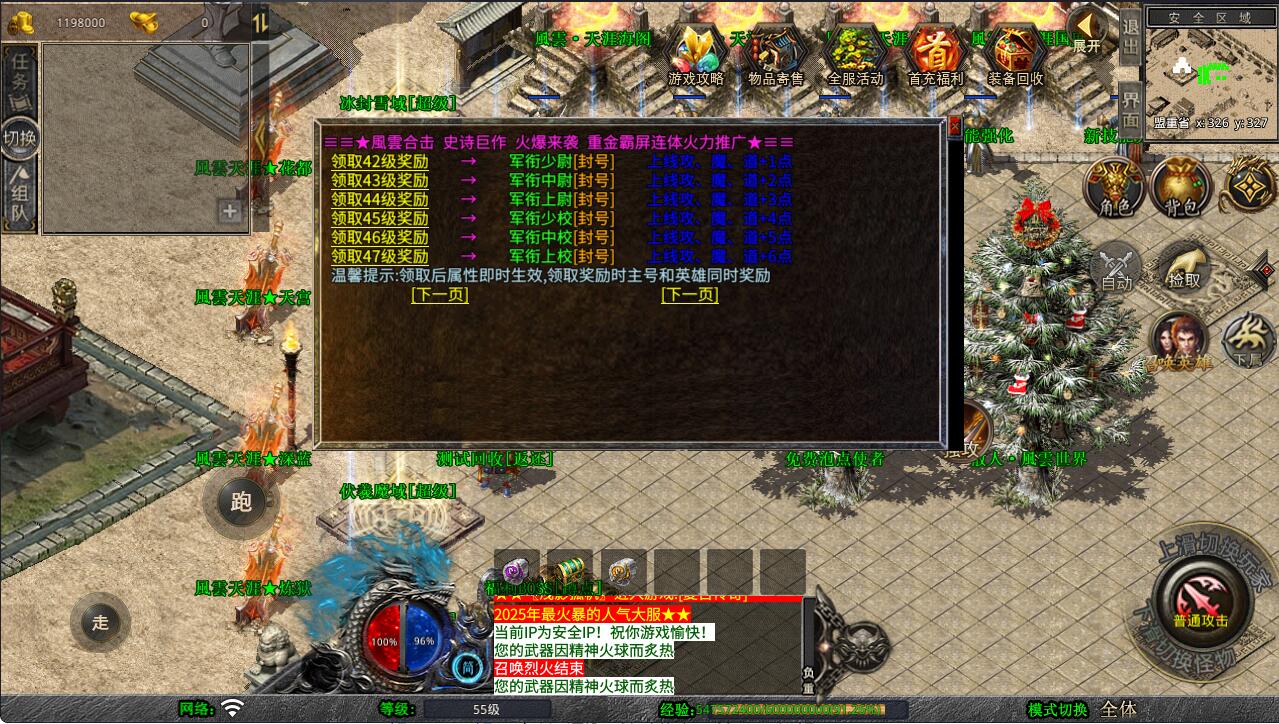Open the 首充福利 first-recharge bonus icon
Image resolution: width=1279 pixels, height=724 pixels.
click(936, 55)
